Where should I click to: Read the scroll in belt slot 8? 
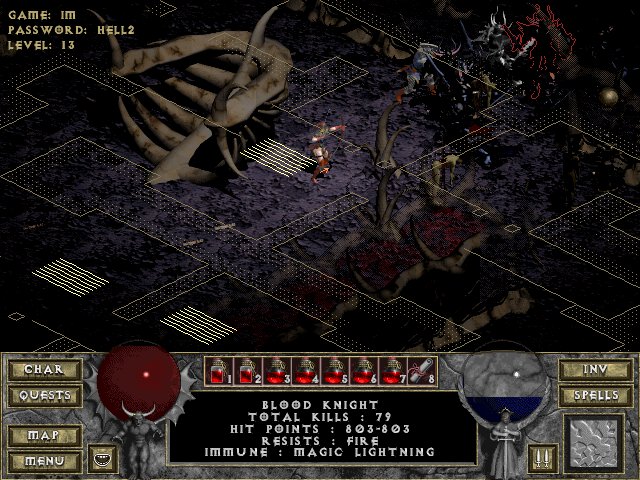pos(422,372)
